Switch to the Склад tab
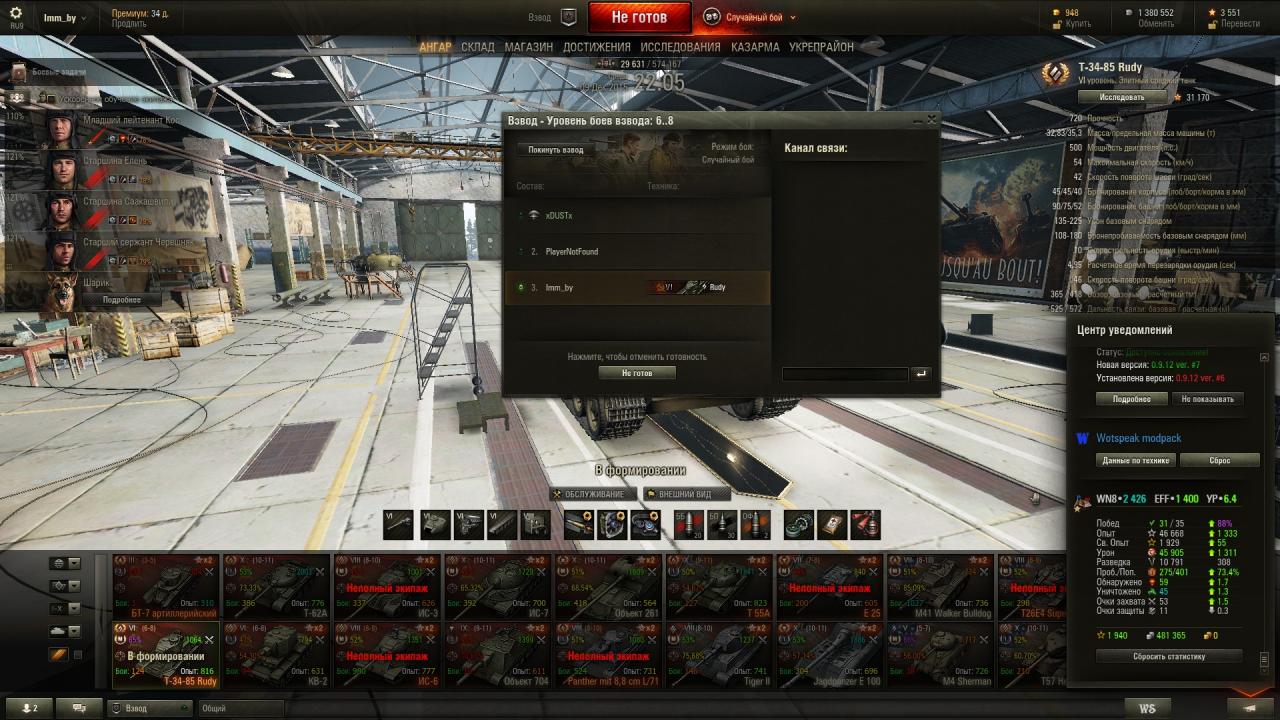 [478, 47]
